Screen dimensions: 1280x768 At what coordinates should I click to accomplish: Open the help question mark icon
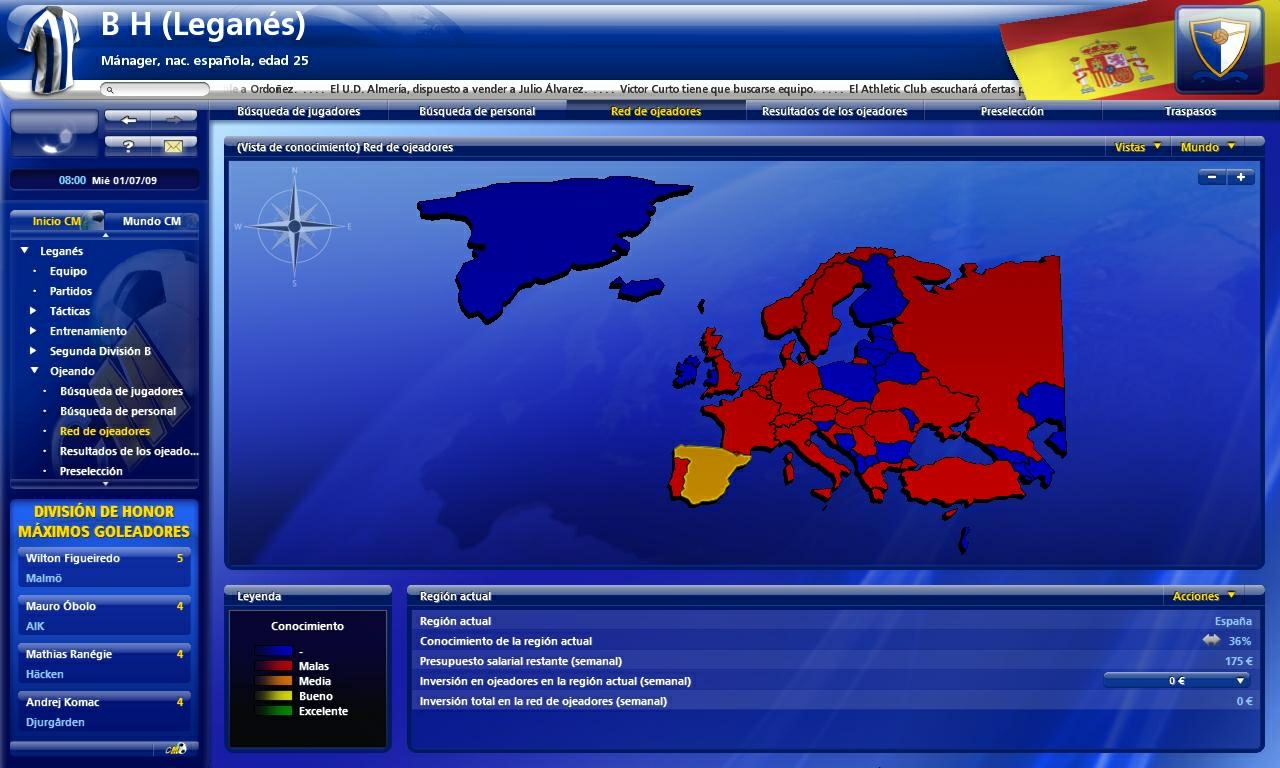[126, 145]
